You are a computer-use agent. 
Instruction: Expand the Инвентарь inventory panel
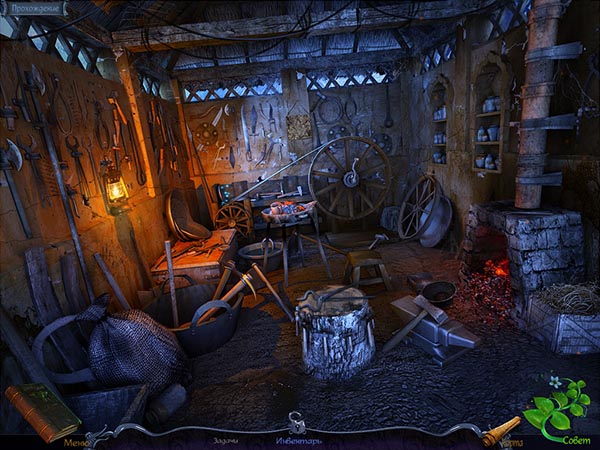(x=299, y=440)
